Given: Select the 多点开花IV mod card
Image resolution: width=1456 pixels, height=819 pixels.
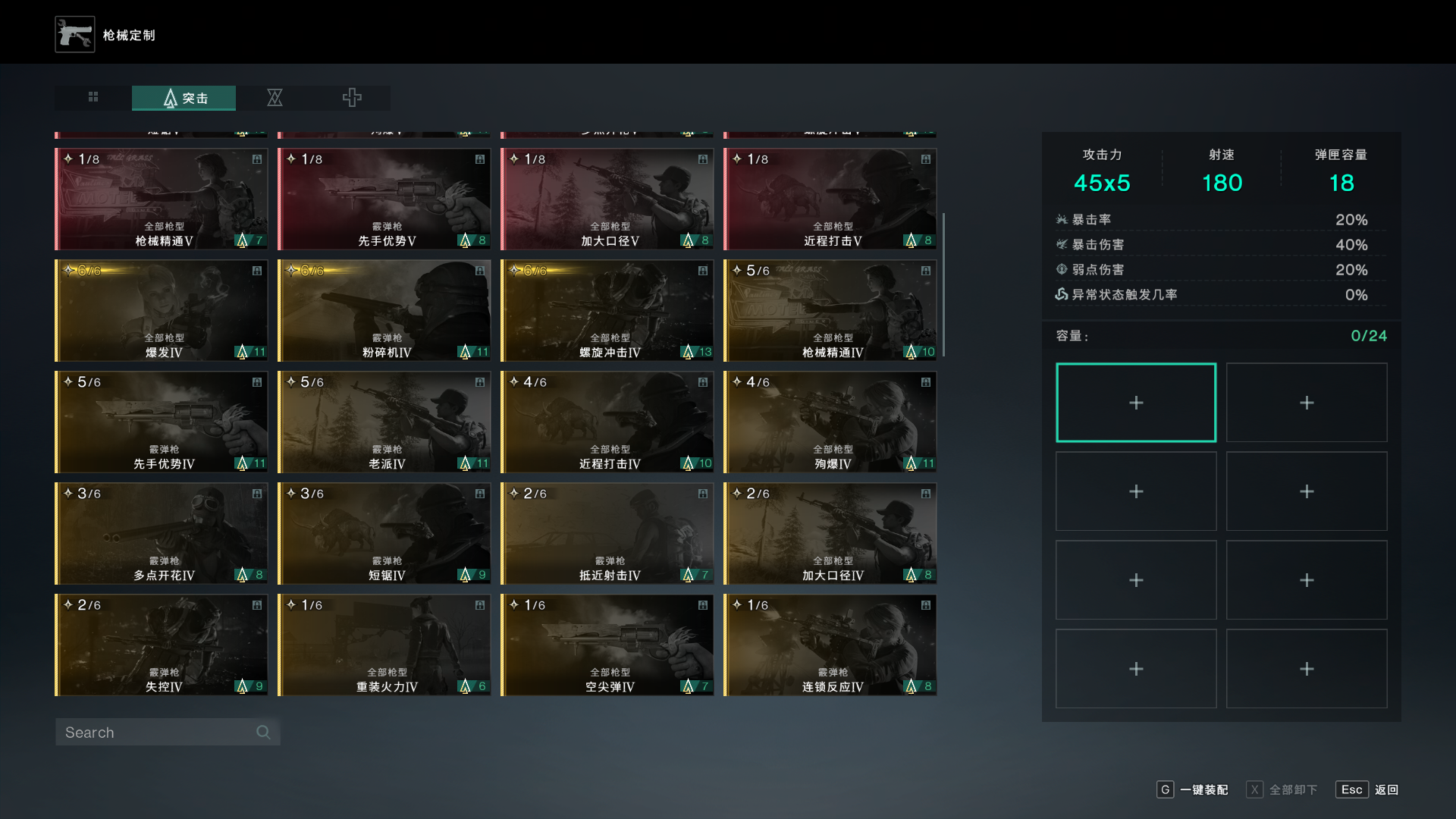Looking at the screenshot, I should [x=162, y=534].
